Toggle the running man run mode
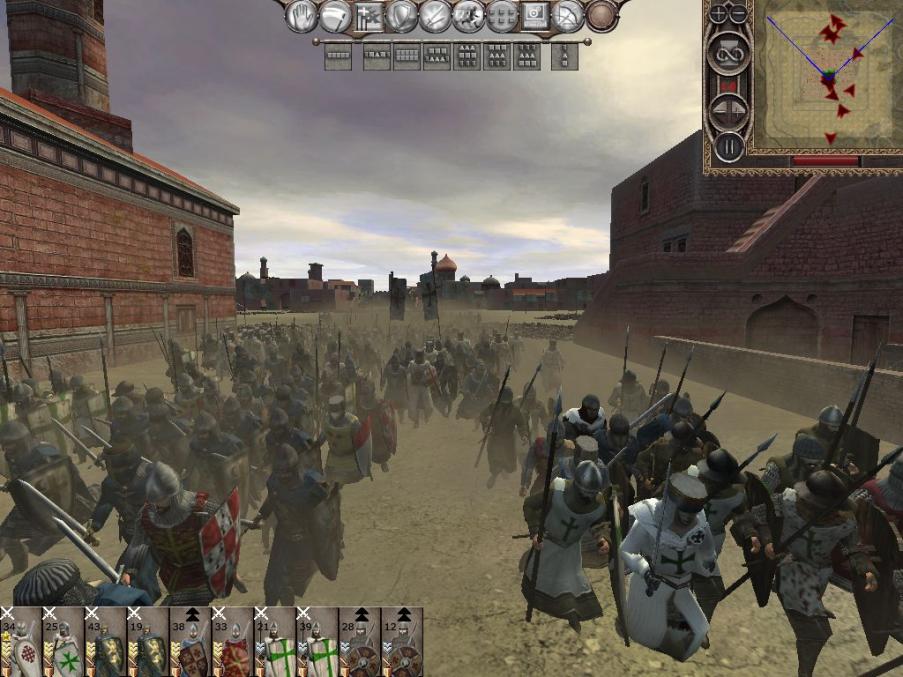 (467, 16)
